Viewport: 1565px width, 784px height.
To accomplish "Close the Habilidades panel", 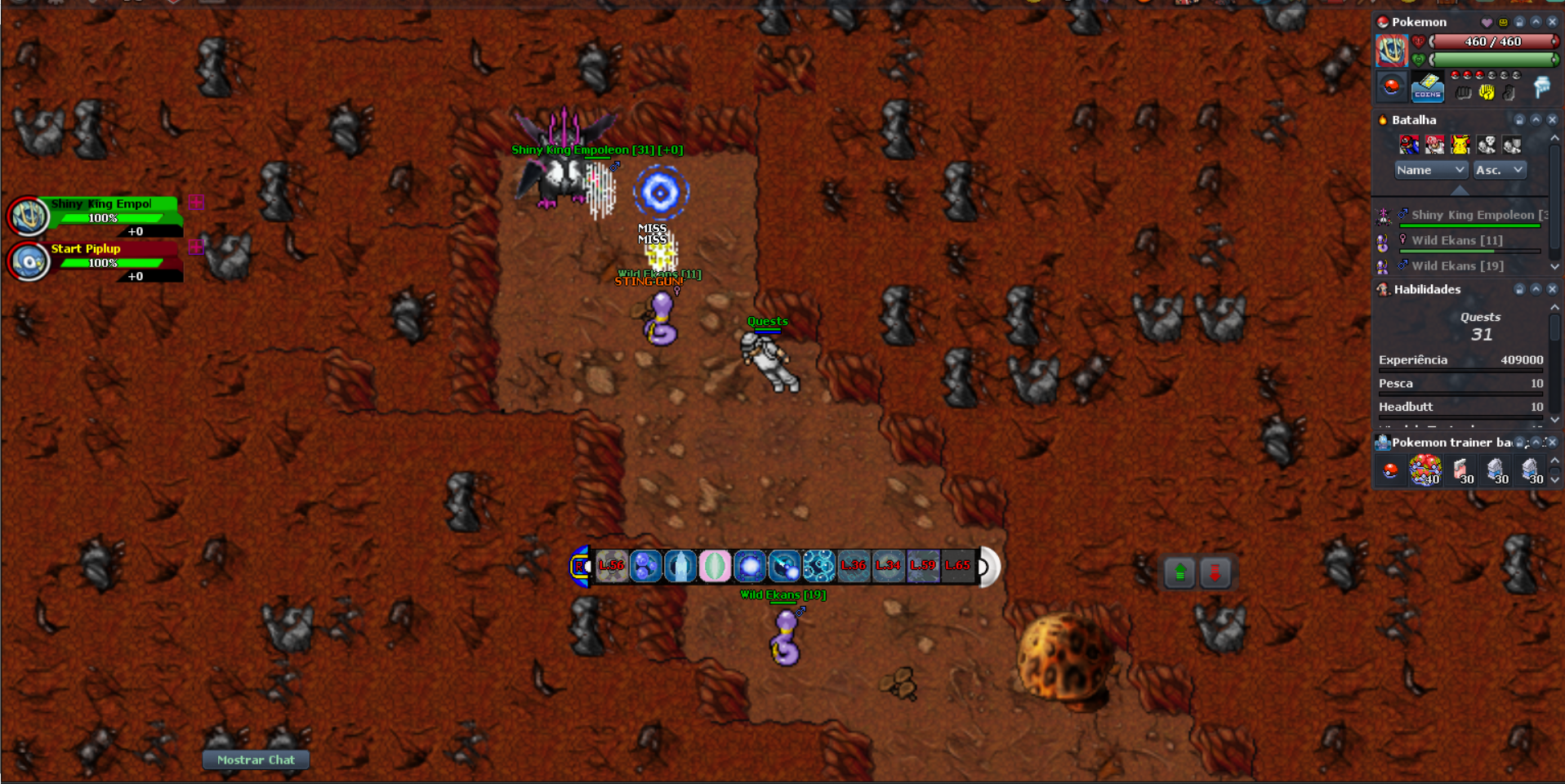I will pyautogui.click(x=1552, y=289).
